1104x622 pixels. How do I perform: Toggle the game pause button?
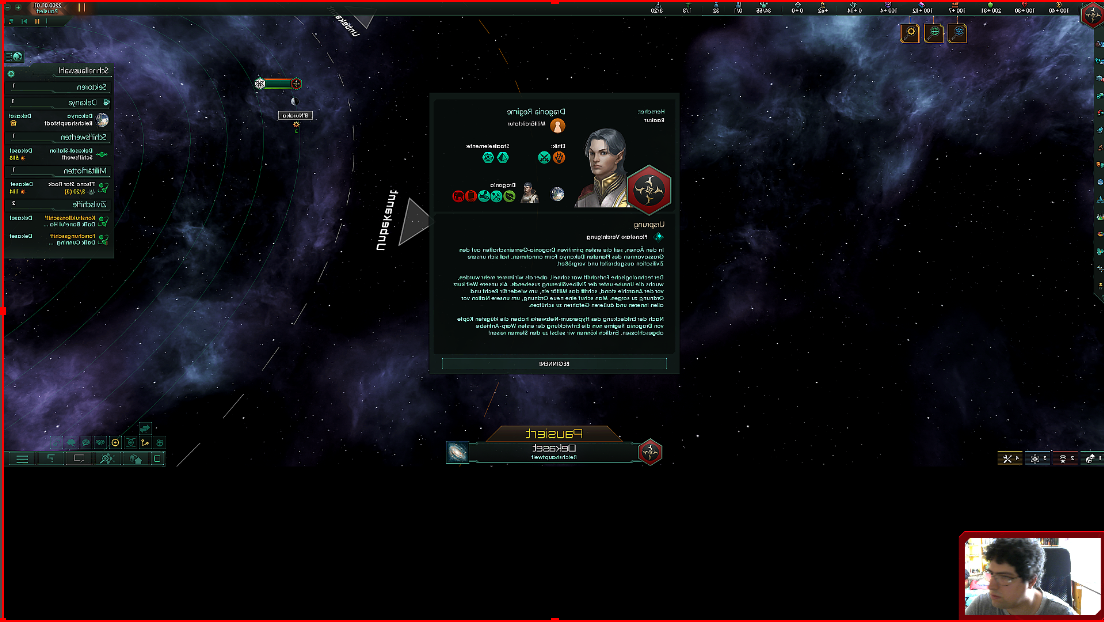(x=81, y=7)
